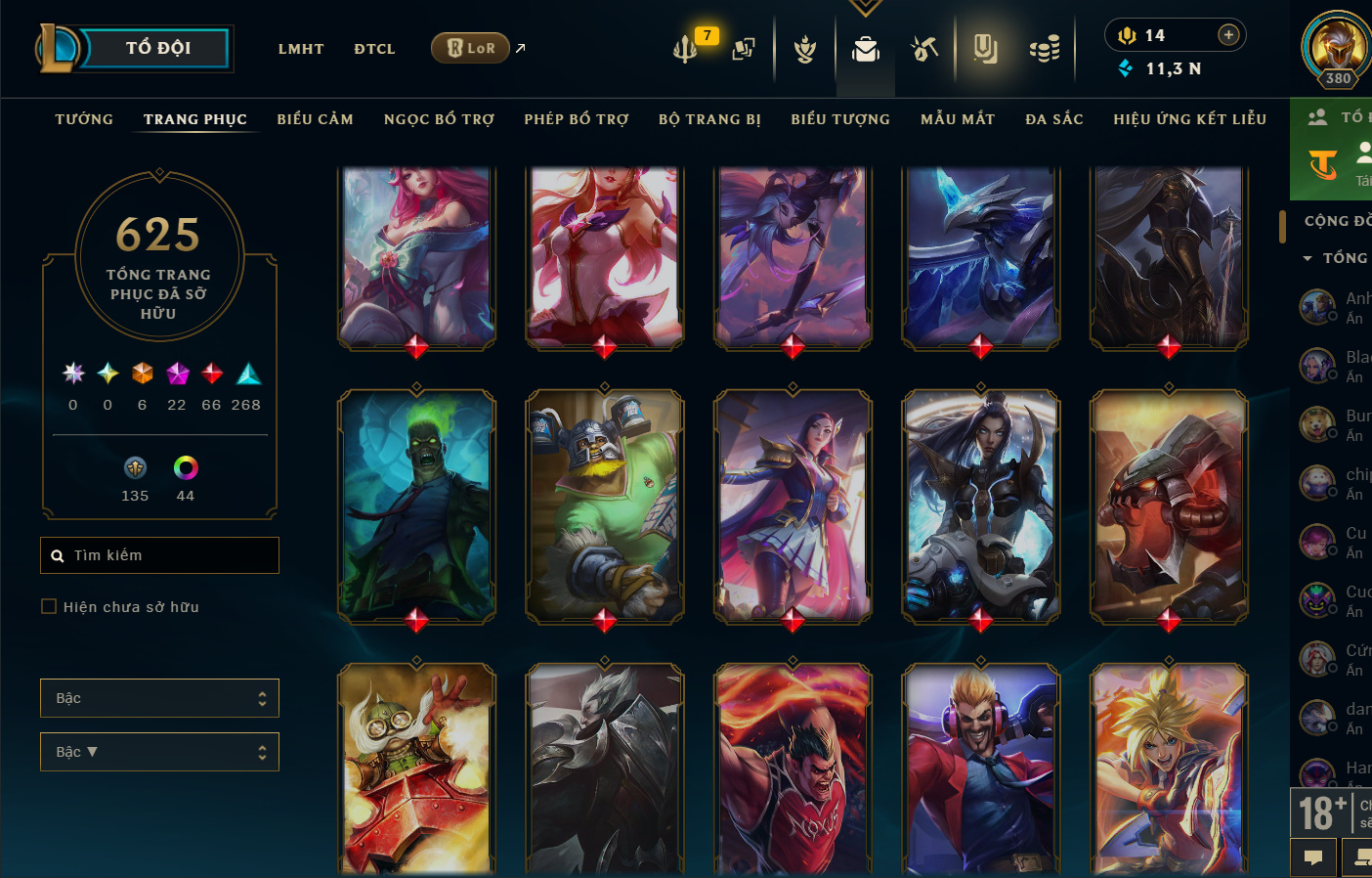Show the BỘ TRANG BỊ tab
This screenshot has width=1372, height=878.
point(709,119)
